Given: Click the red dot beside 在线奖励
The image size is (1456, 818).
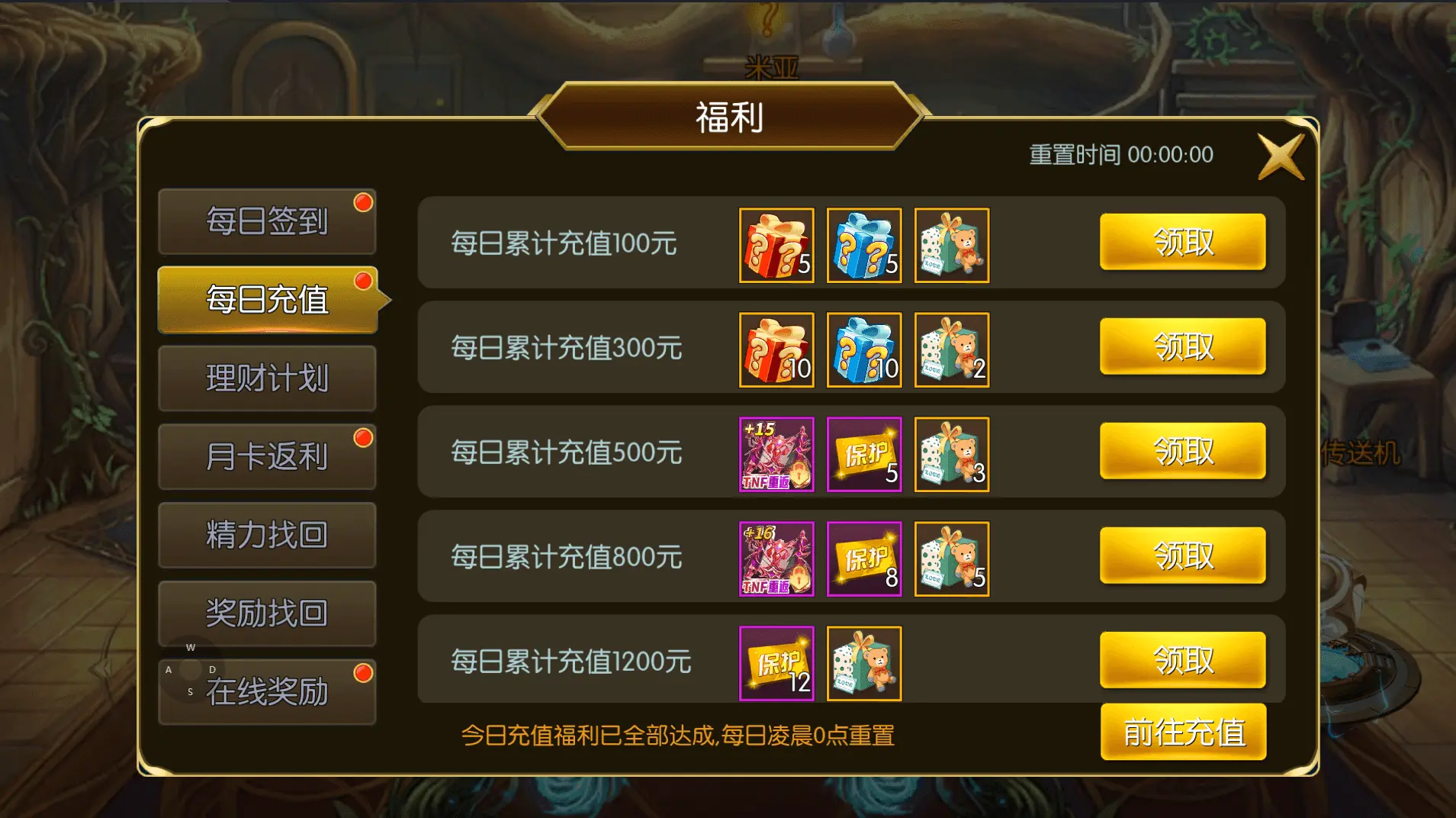Looking at the screenshot, I should (x=365, y=671).
